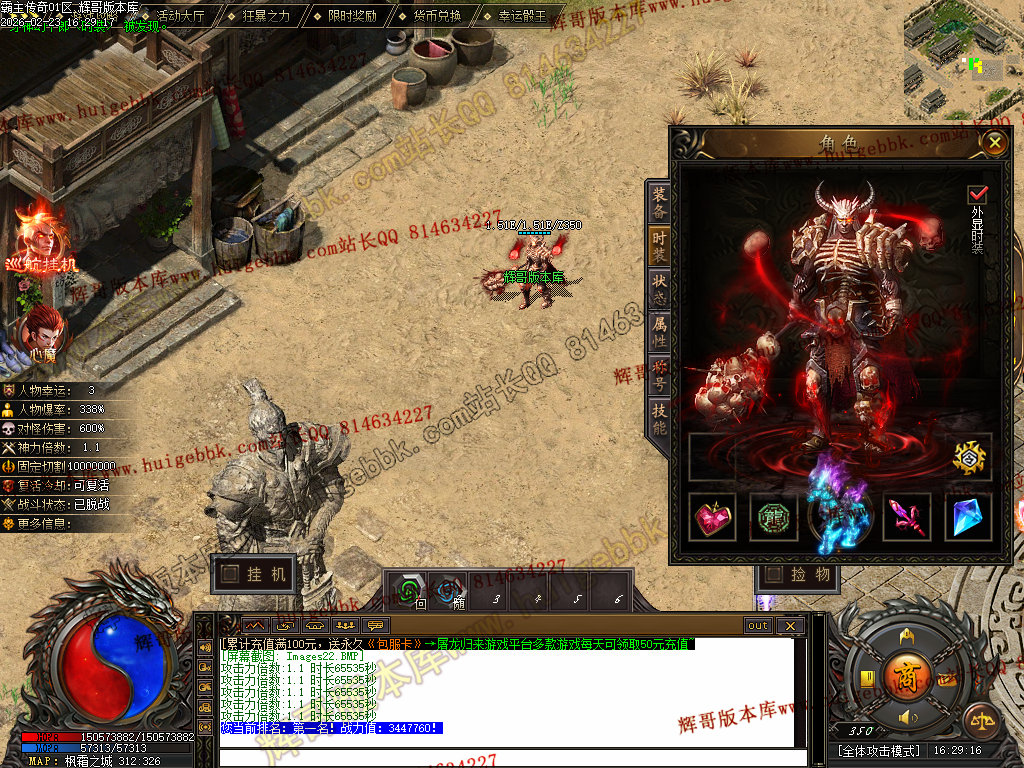Select the red heart gem slot
This screenshot has height=768, width=1024.
point(714,517)
